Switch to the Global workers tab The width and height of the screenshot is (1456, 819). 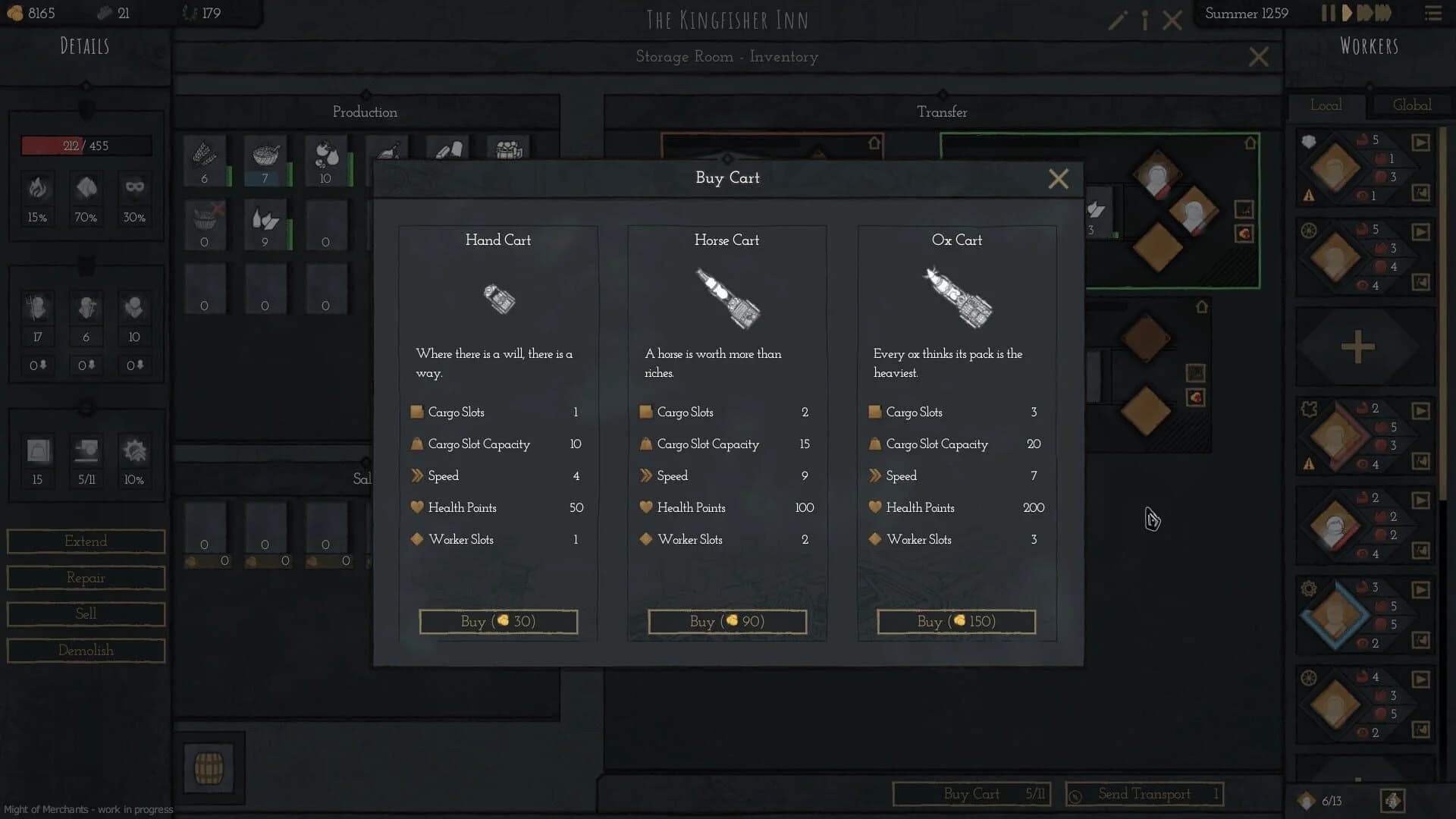[1411, 105]
